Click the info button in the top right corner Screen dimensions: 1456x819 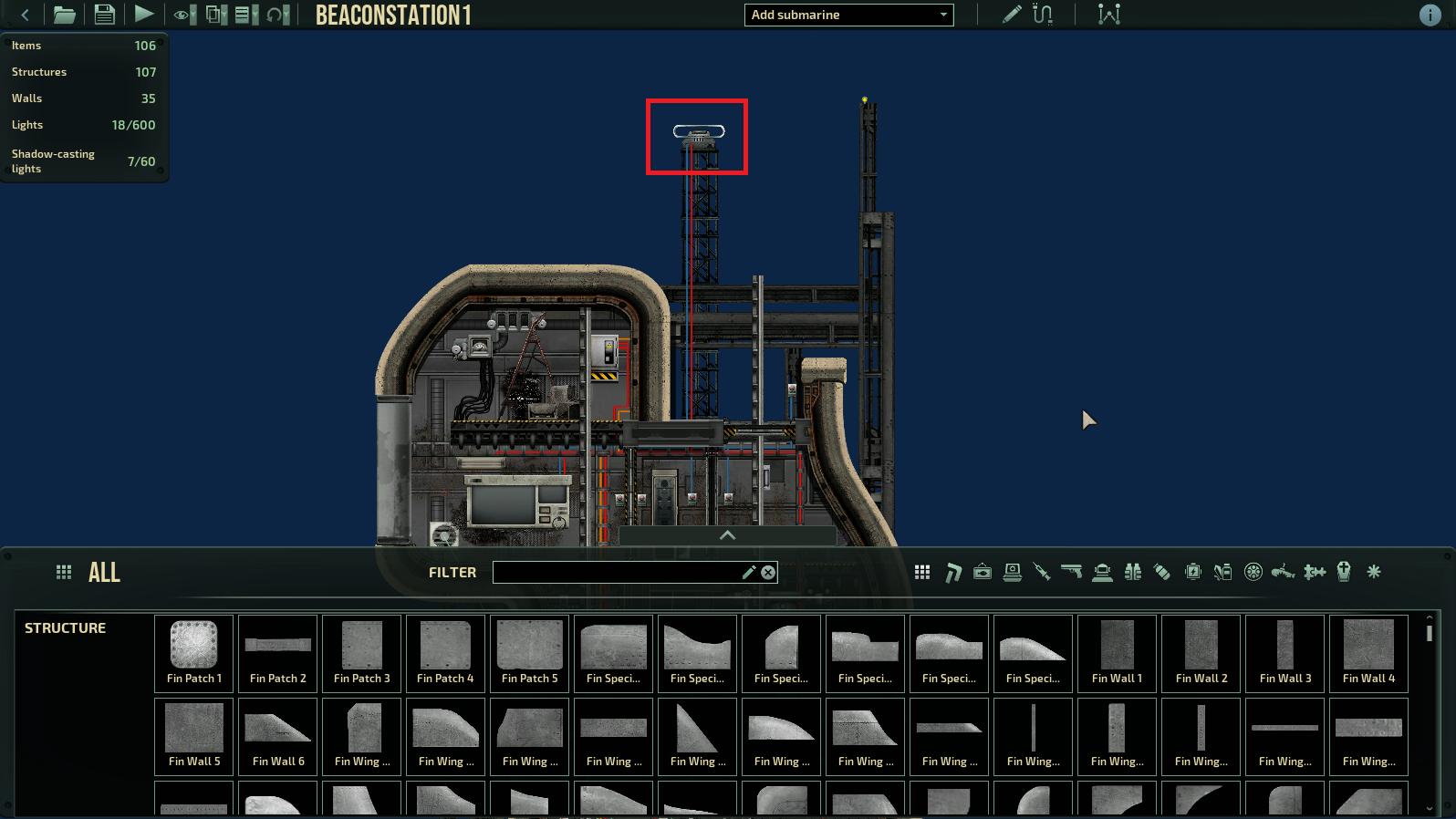pyautogui.click(x=1430, y=16)
